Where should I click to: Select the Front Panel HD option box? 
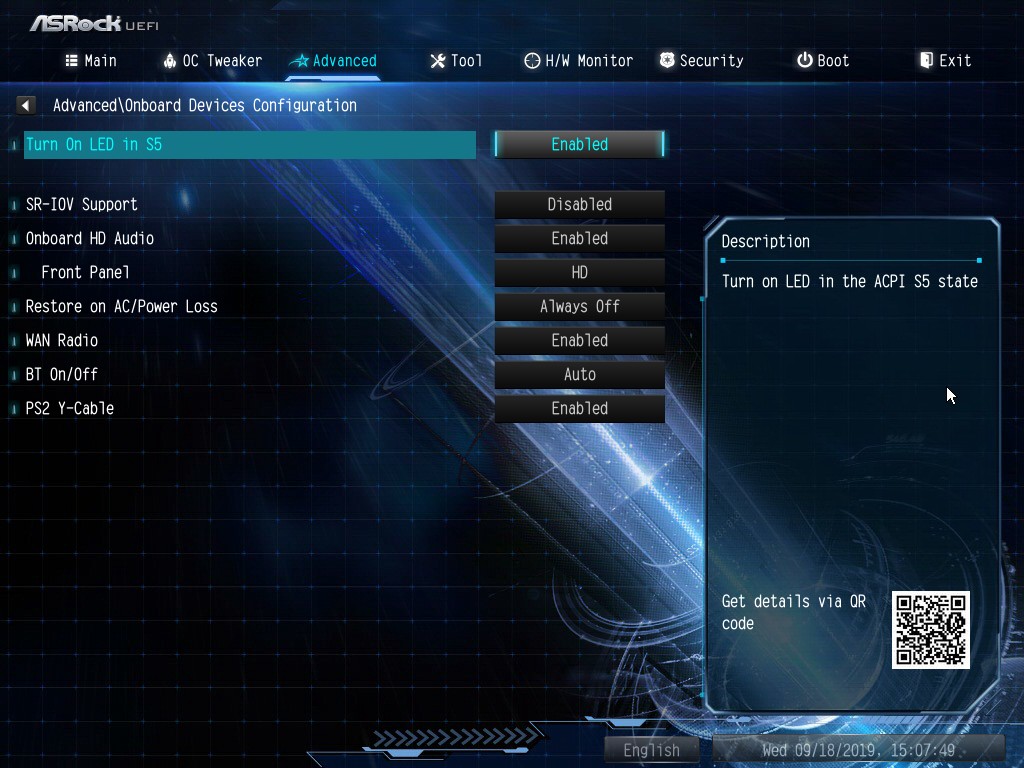579,272
